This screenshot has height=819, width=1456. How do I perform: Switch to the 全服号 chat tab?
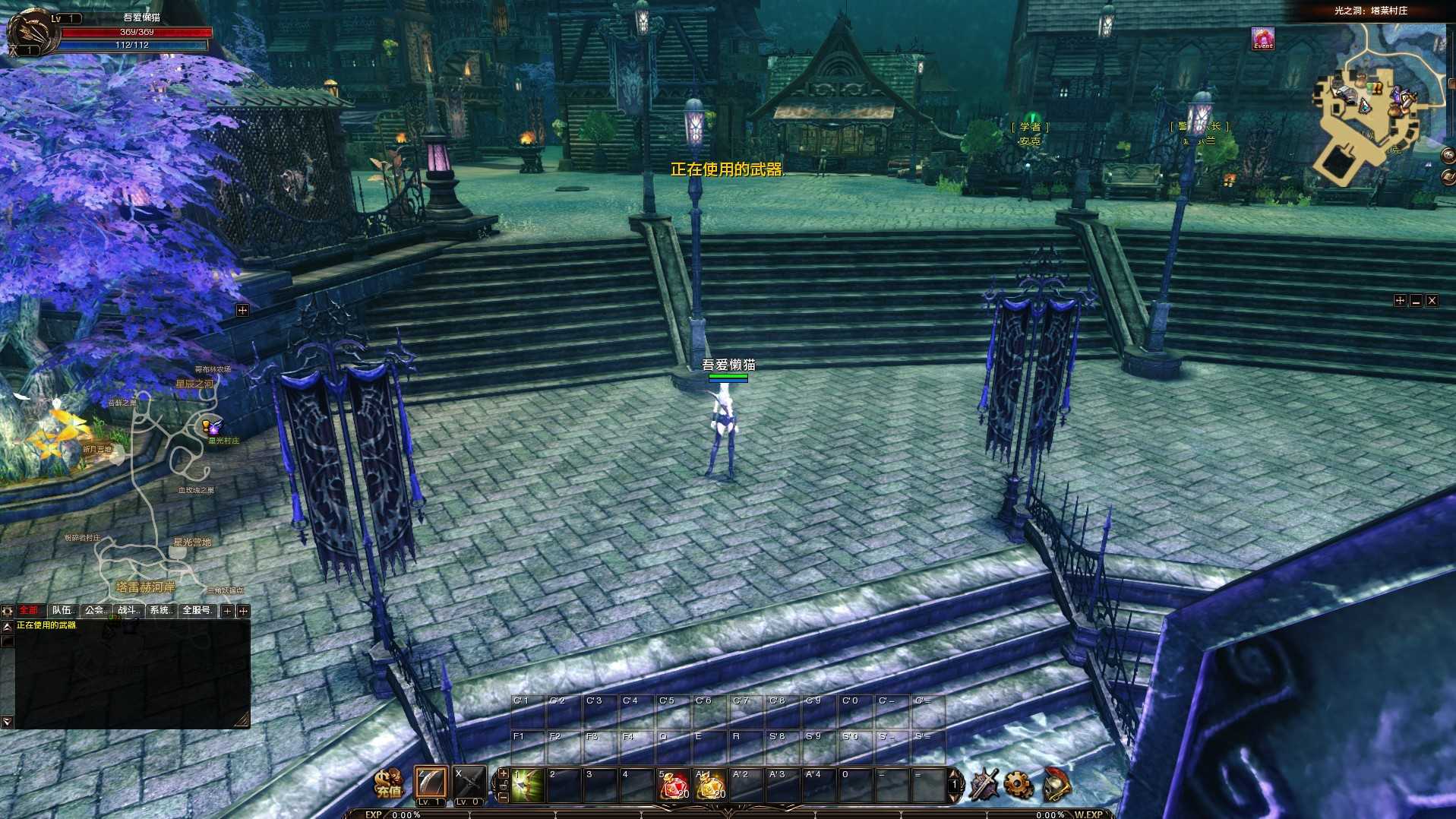[196, 611]
